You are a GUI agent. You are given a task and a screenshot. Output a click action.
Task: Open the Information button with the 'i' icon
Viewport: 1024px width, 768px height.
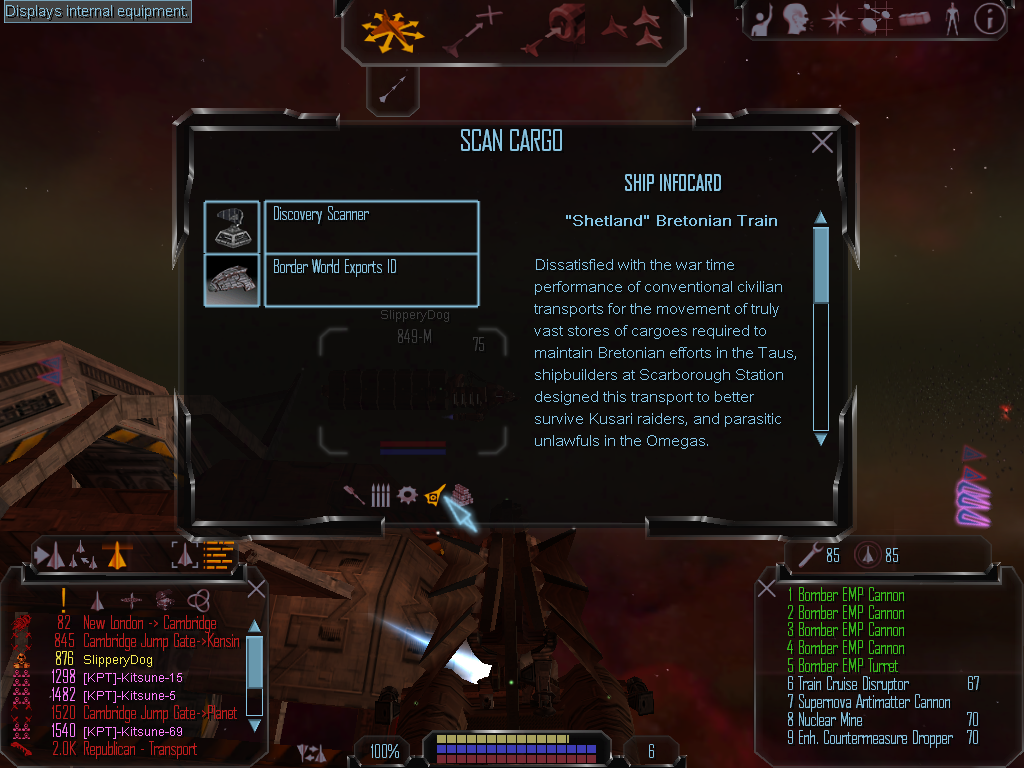(x=989, y=19)
